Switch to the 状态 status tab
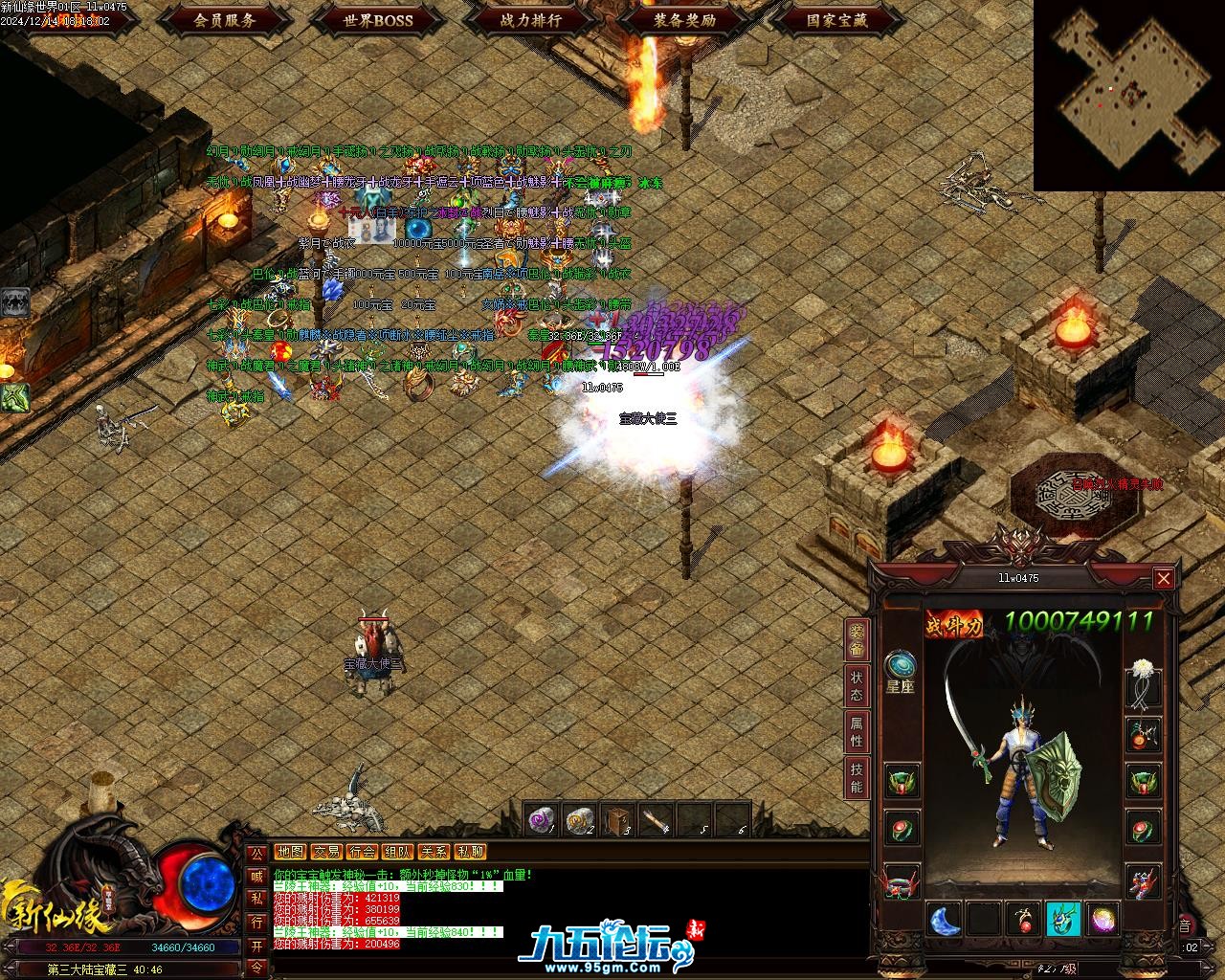1225x980 pixels. click(x=856, y=686)
